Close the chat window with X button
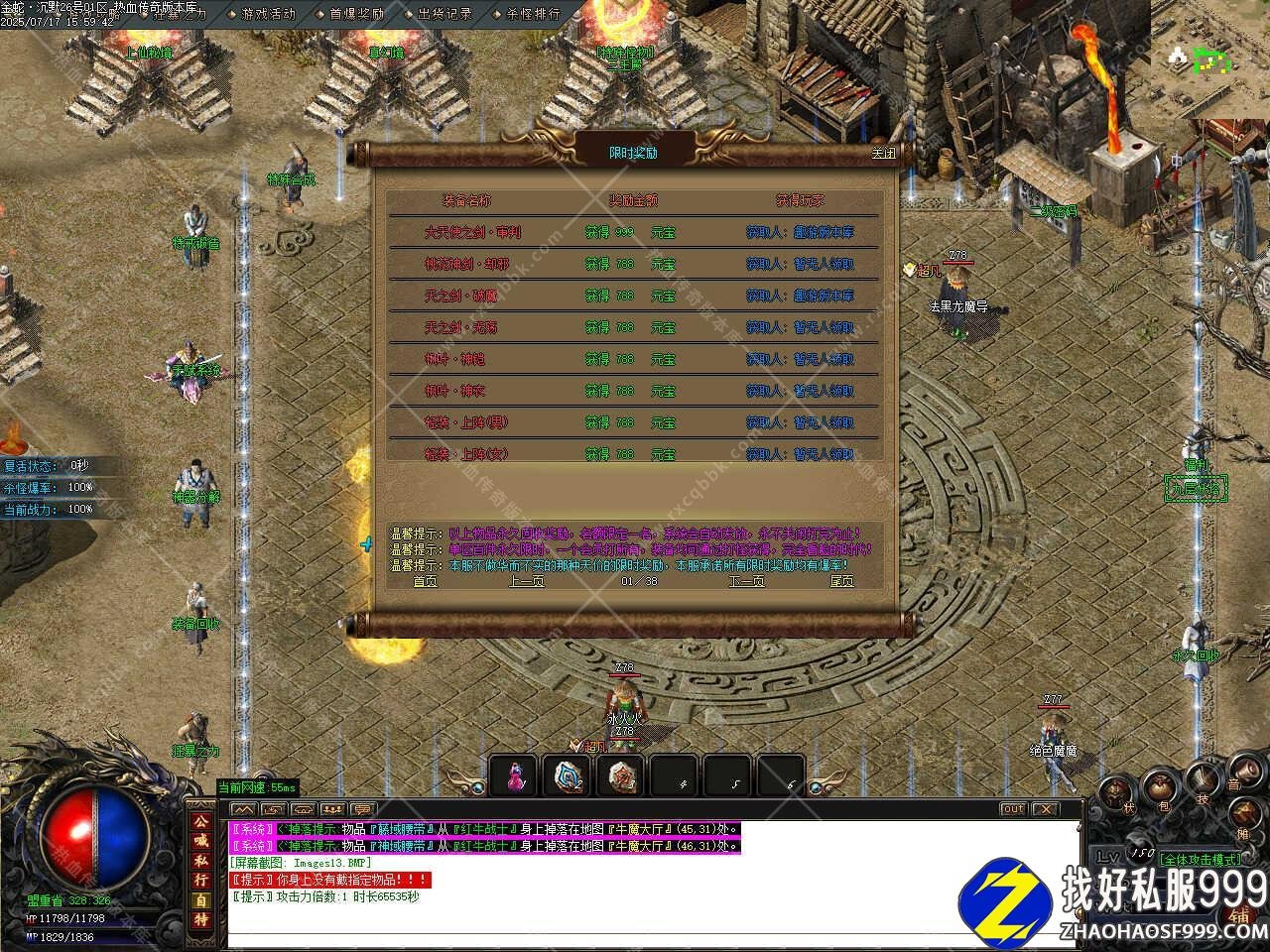 coord(1044,809)
